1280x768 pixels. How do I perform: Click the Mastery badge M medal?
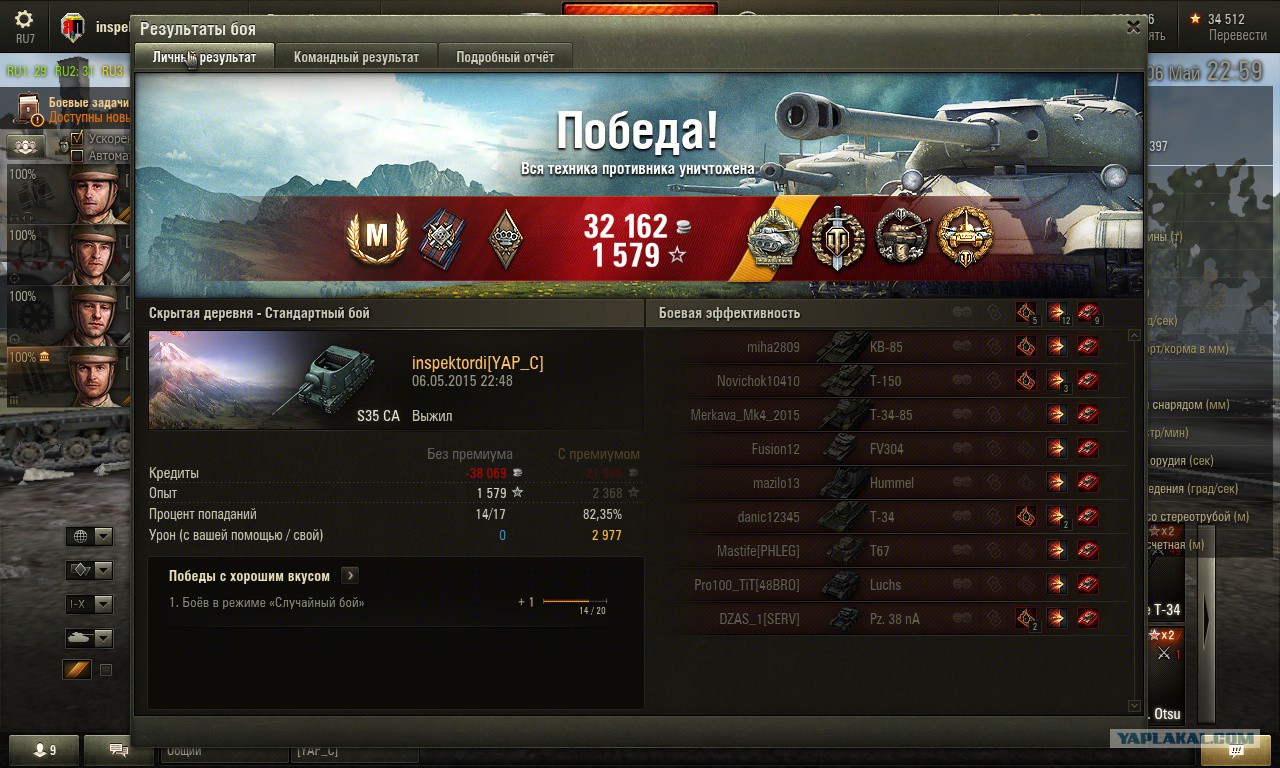376,237
